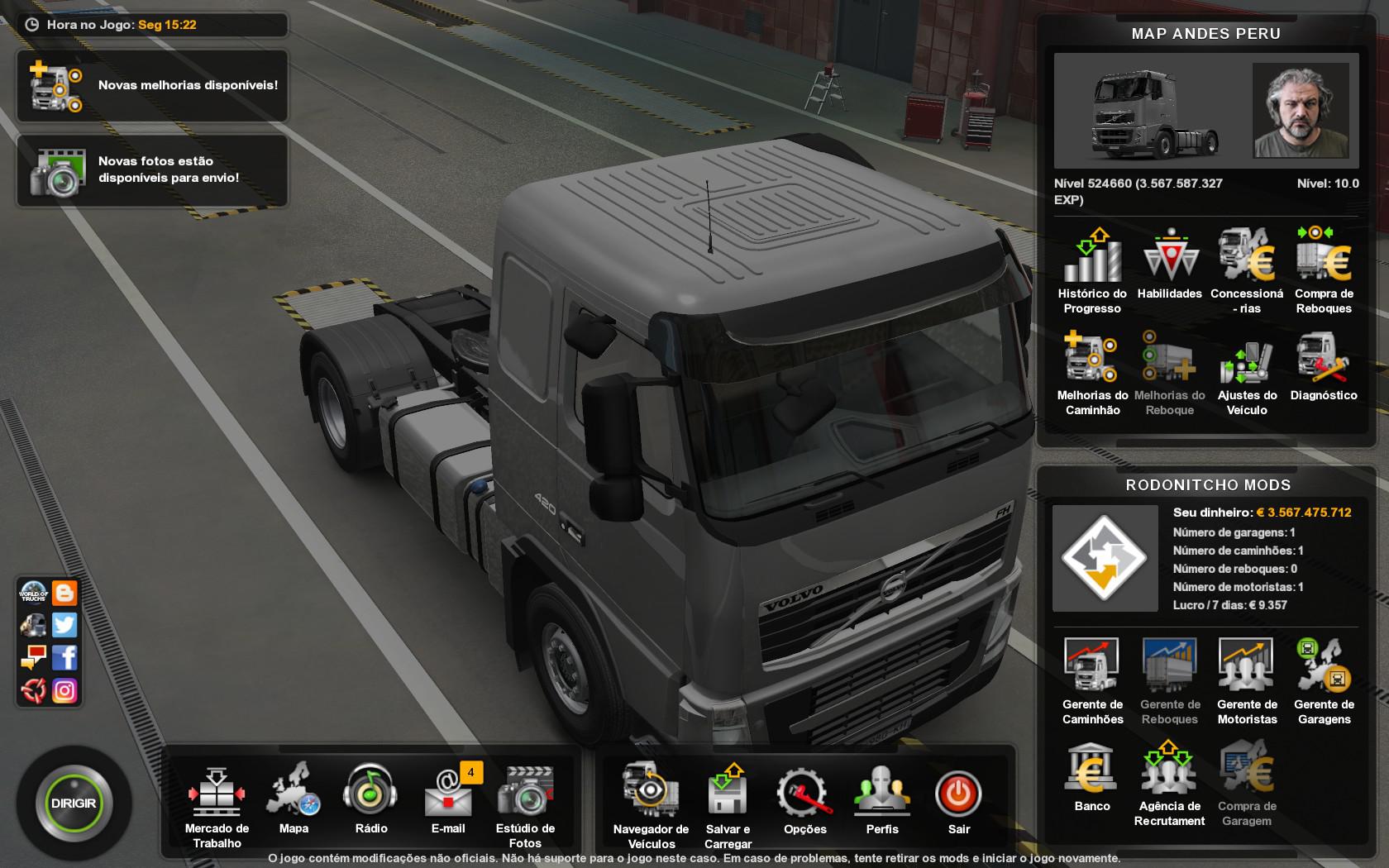Open the Banco bank screen
The image size is (1389, 868).
[x=1092, y=777]
